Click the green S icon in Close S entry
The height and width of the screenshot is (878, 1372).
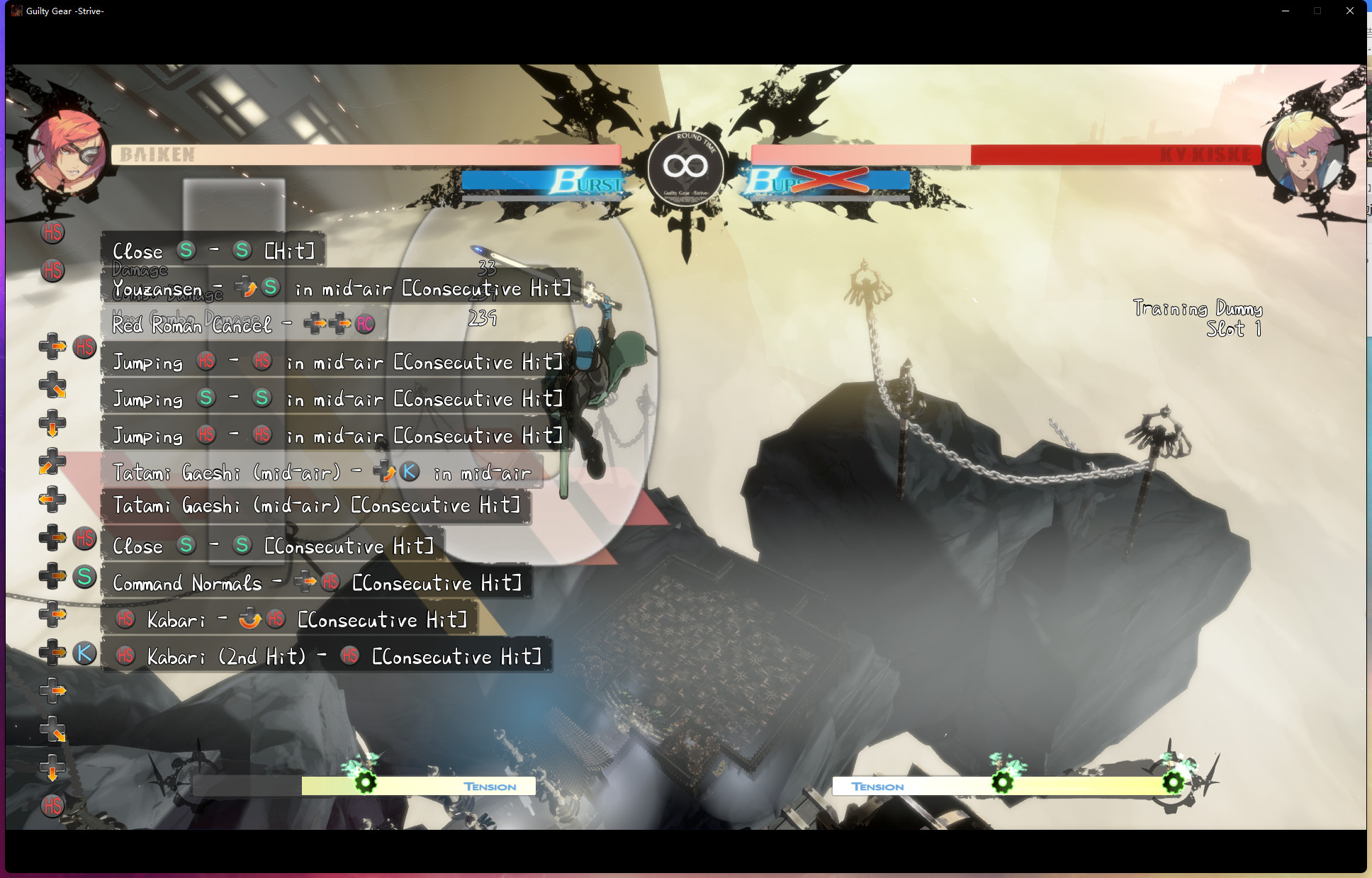(186, 250)
